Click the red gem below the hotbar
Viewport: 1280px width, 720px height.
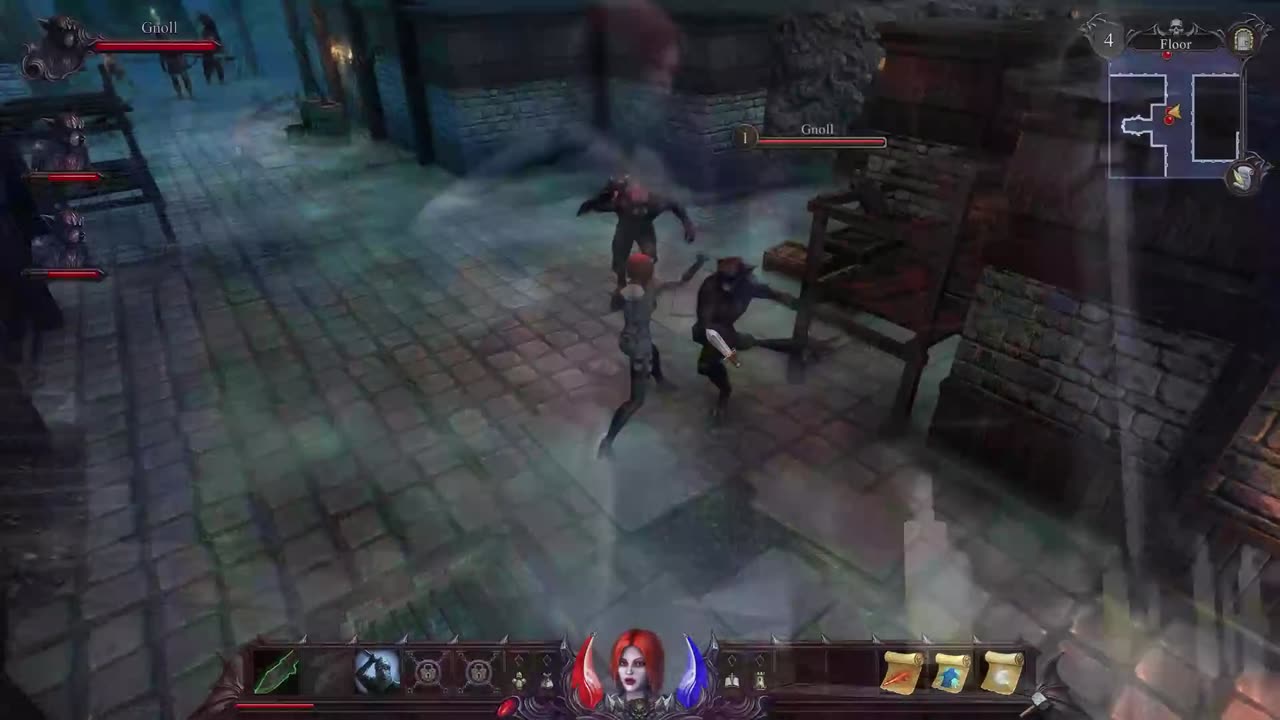507,707
